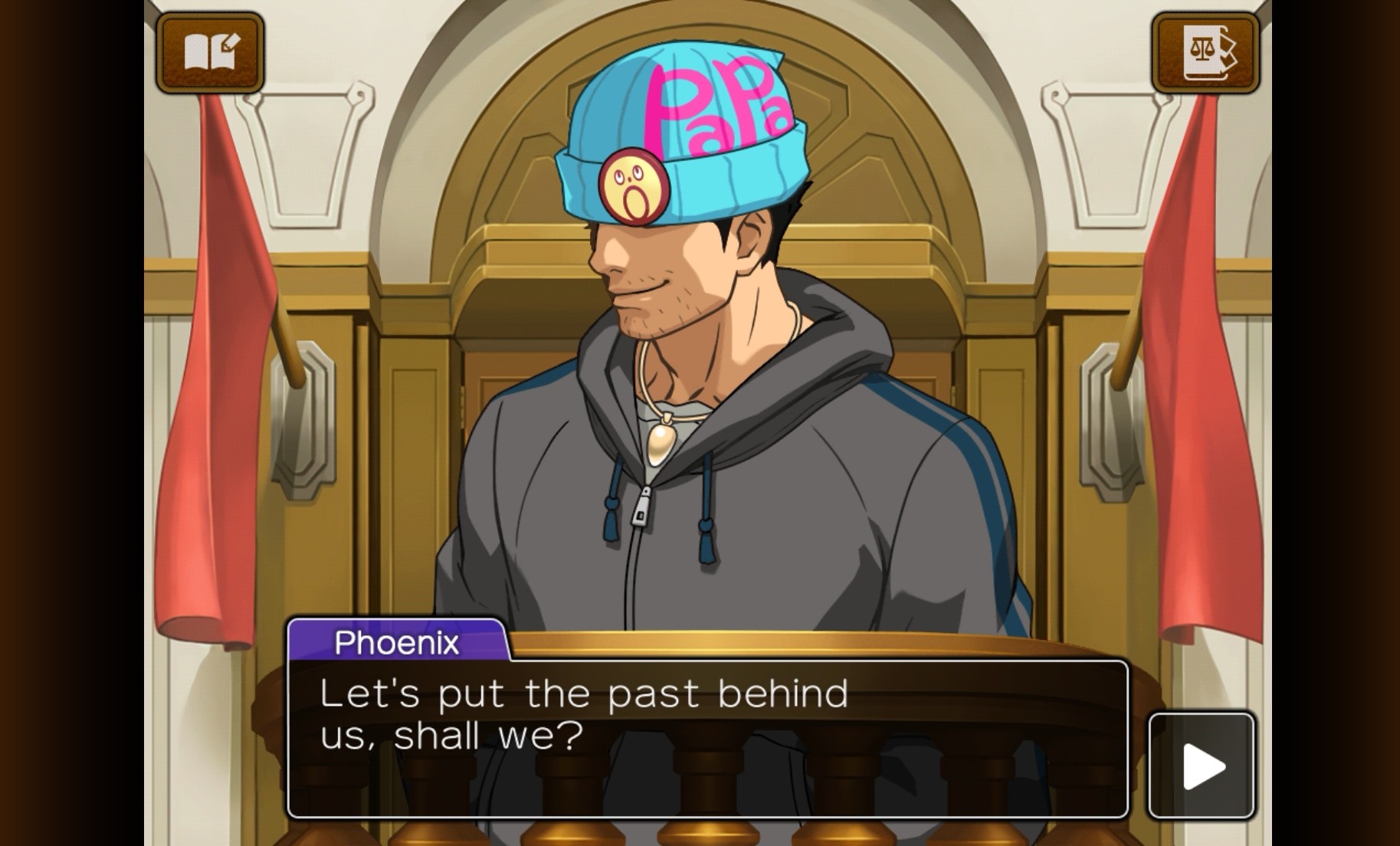Advance dialogue with the play arrow button
The height and width of the screenshot is (846, 1400).
[1202, 766]
